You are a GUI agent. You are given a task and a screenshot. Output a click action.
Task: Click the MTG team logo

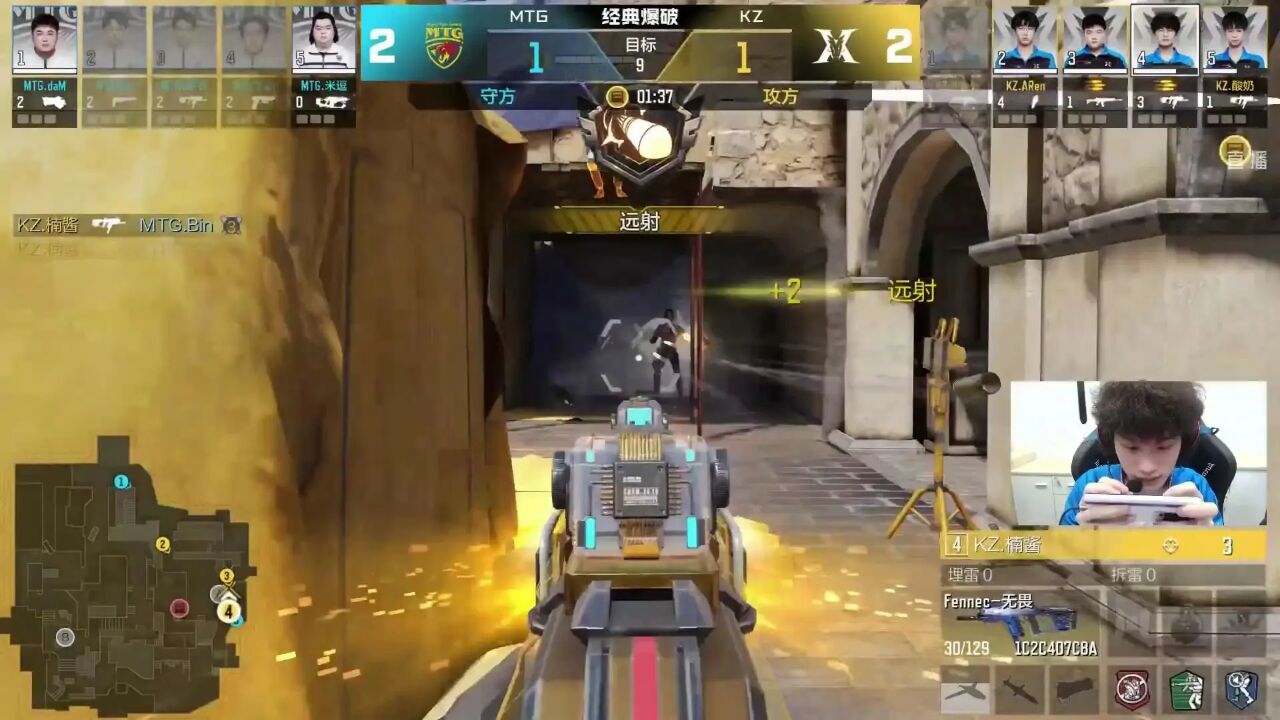[444, 46]
